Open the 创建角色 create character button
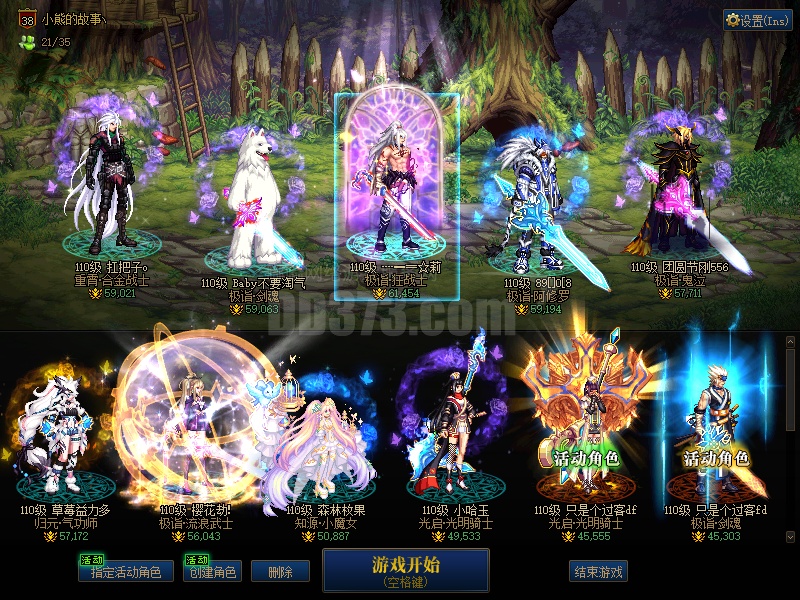 (x=213, y=572)
